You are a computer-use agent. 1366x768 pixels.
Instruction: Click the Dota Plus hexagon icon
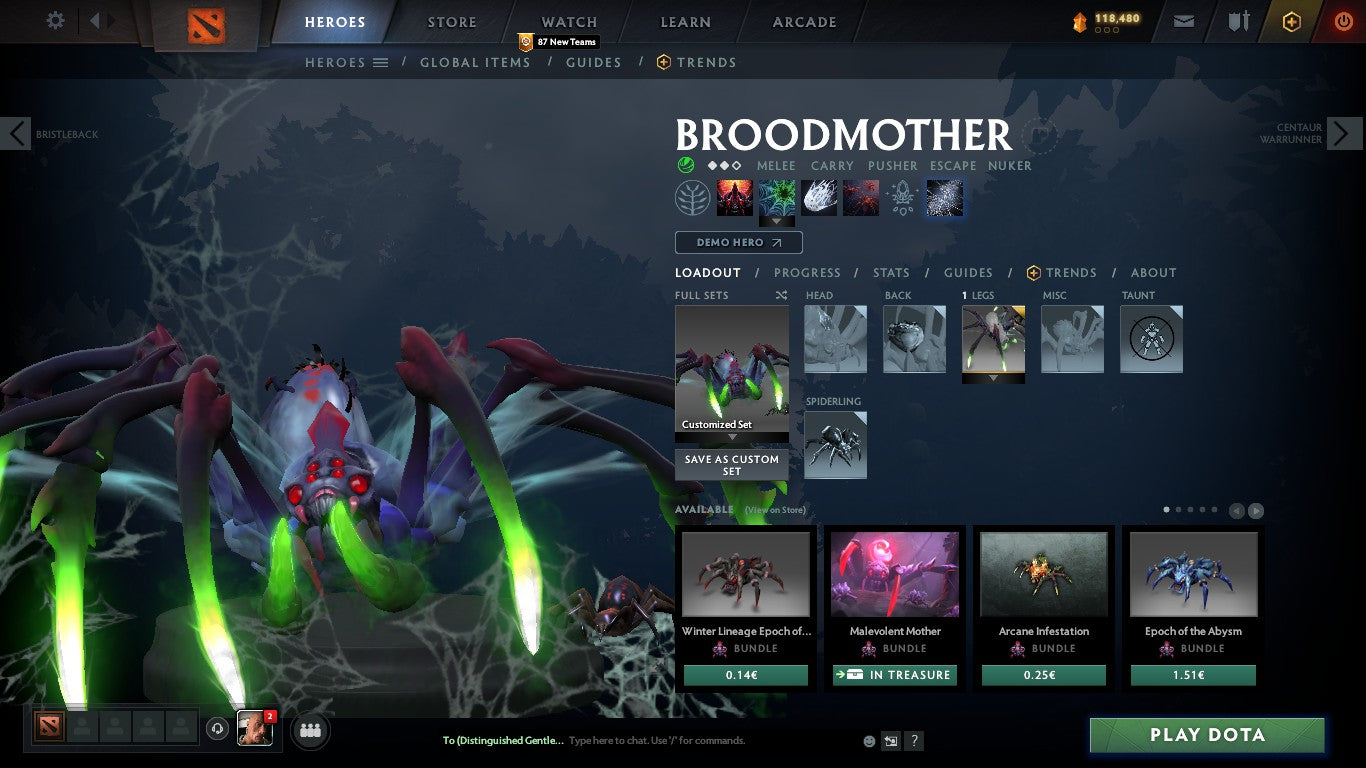1291,20
